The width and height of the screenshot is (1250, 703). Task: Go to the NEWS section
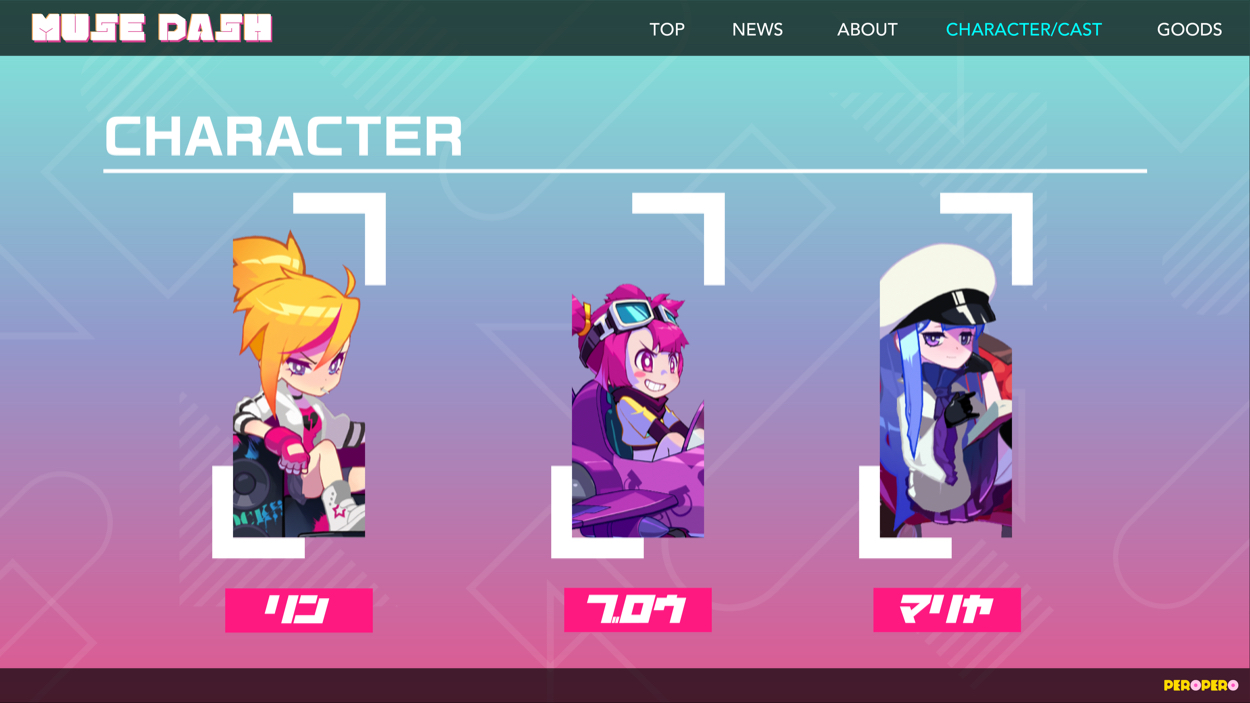tap(757, 29)
